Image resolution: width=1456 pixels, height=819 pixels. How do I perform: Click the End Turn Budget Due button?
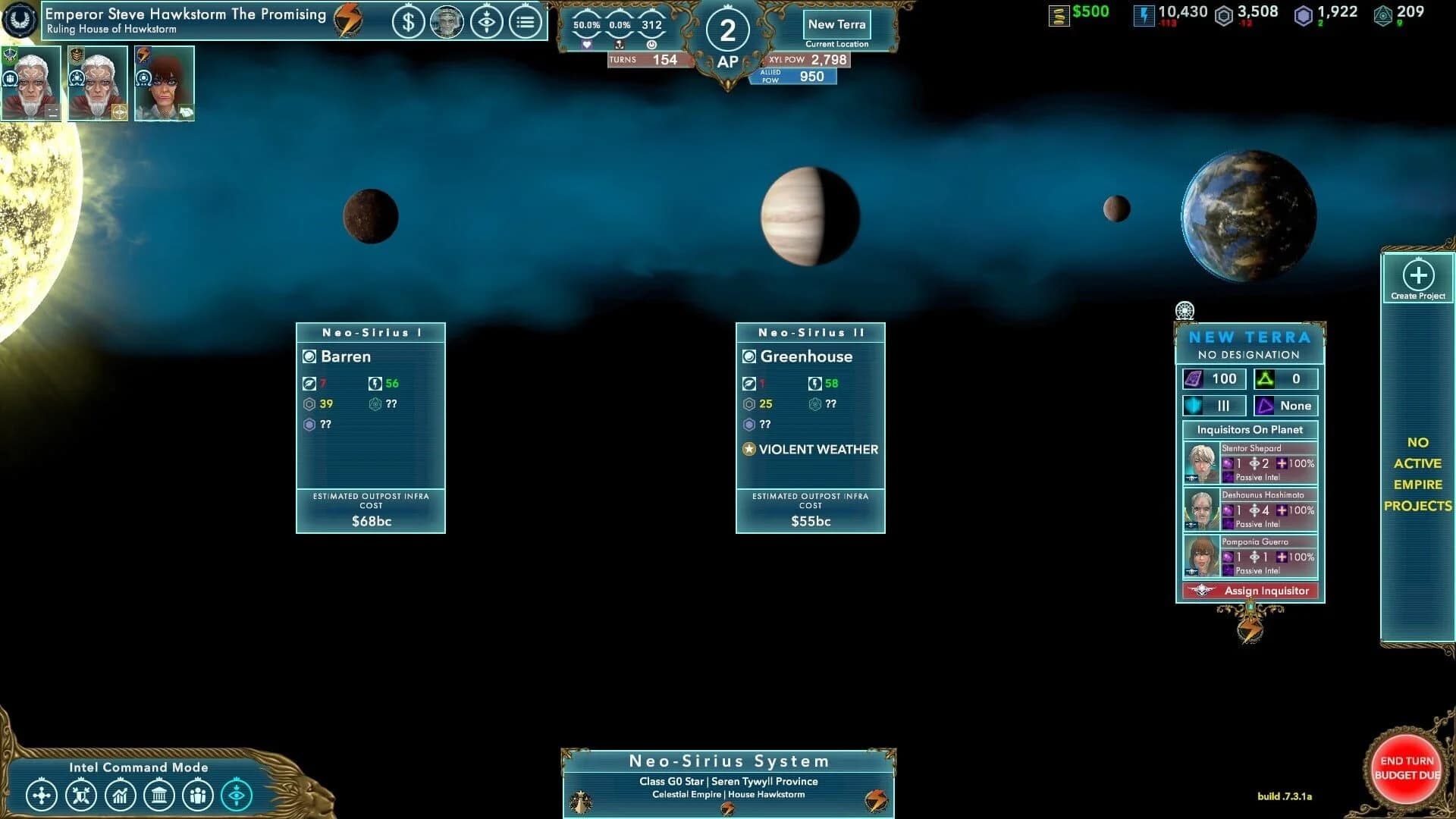(x=1407, y=767)
